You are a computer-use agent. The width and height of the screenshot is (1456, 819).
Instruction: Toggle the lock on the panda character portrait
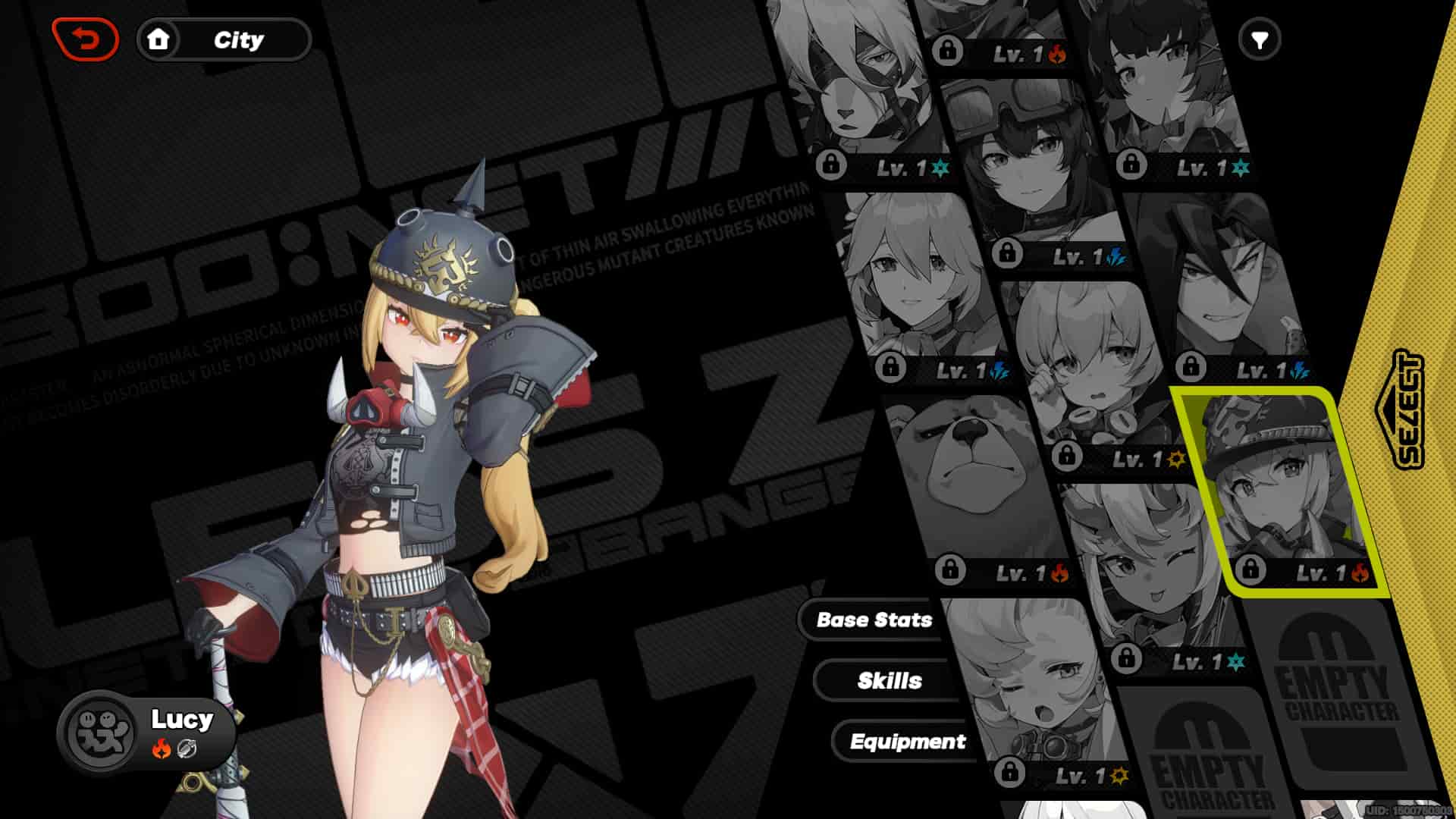pyautogui.click(x=833, y=162)
